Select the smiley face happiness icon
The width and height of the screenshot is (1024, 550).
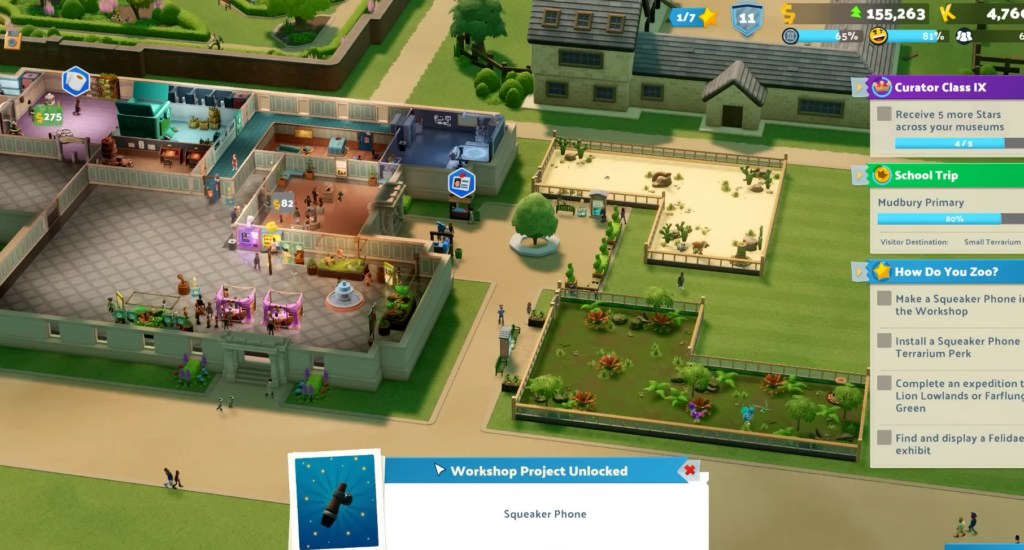(x=878, y=36)
